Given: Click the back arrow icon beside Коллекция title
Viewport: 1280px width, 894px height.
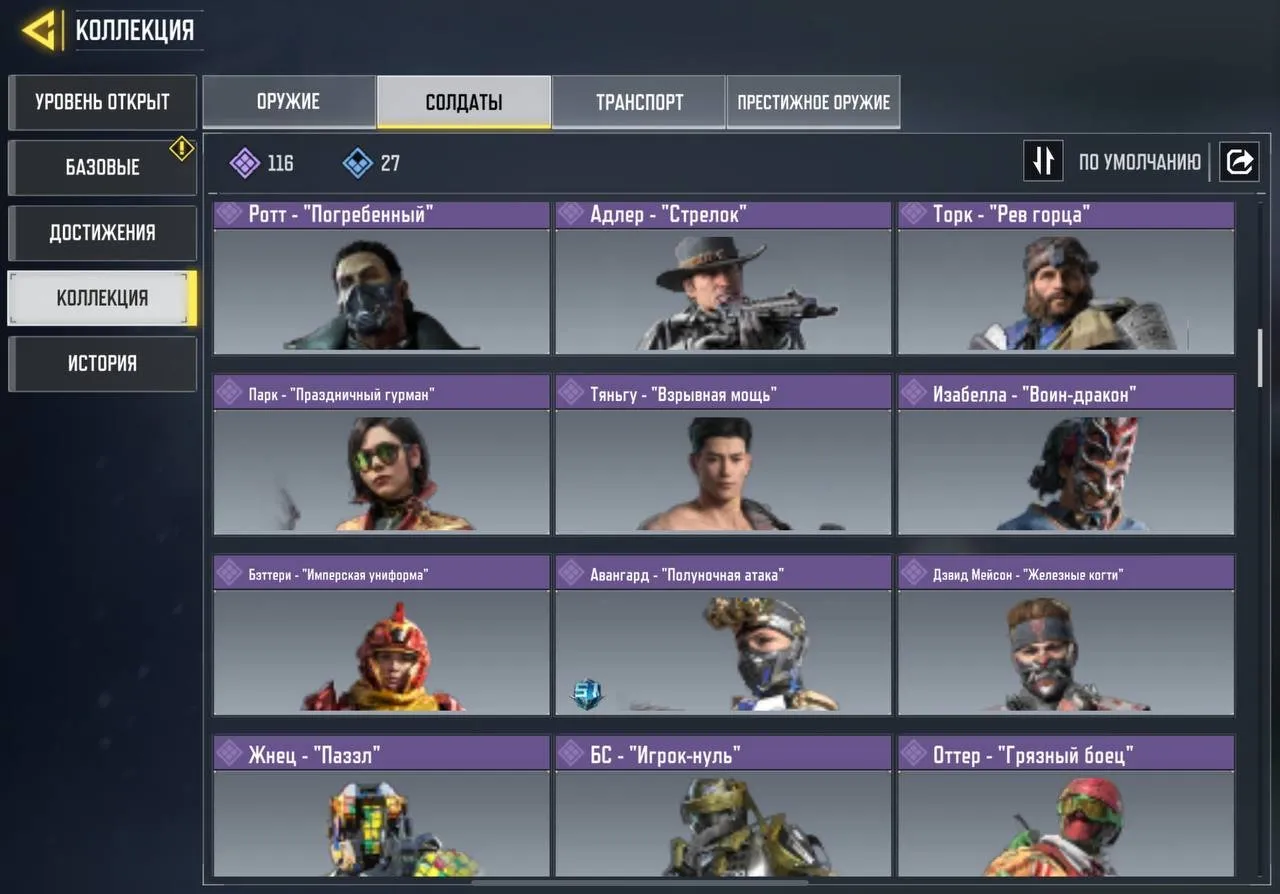Looking at the screenshot, I should pyautogui.click(x=38, y=28).
